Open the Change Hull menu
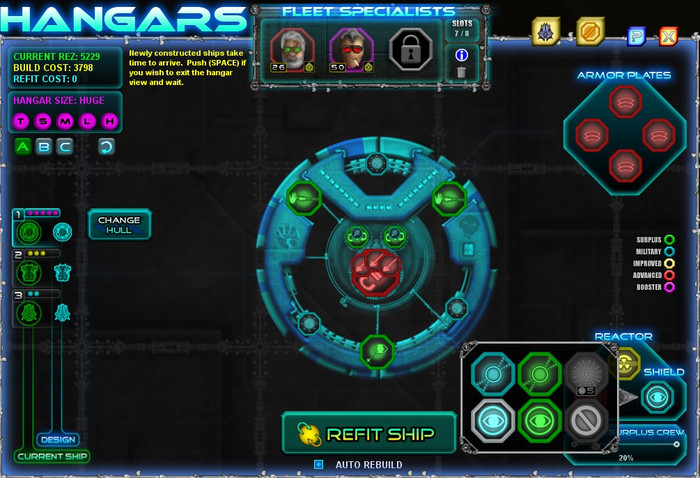The height and width of the screenshot is (478, 700). (119, 224)
